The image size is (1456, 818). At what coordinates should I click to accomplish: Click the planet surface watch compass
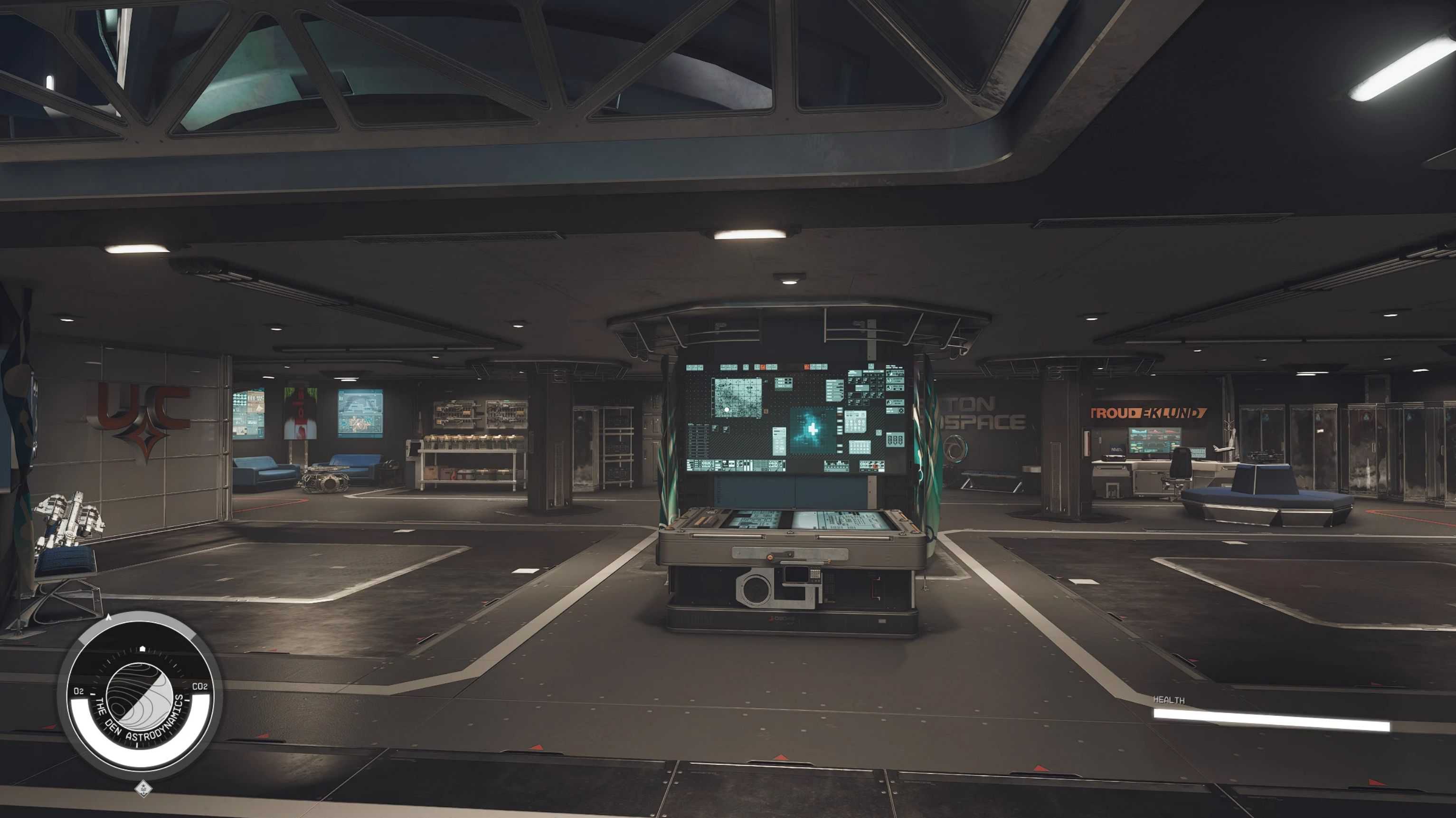click(139, 696)
